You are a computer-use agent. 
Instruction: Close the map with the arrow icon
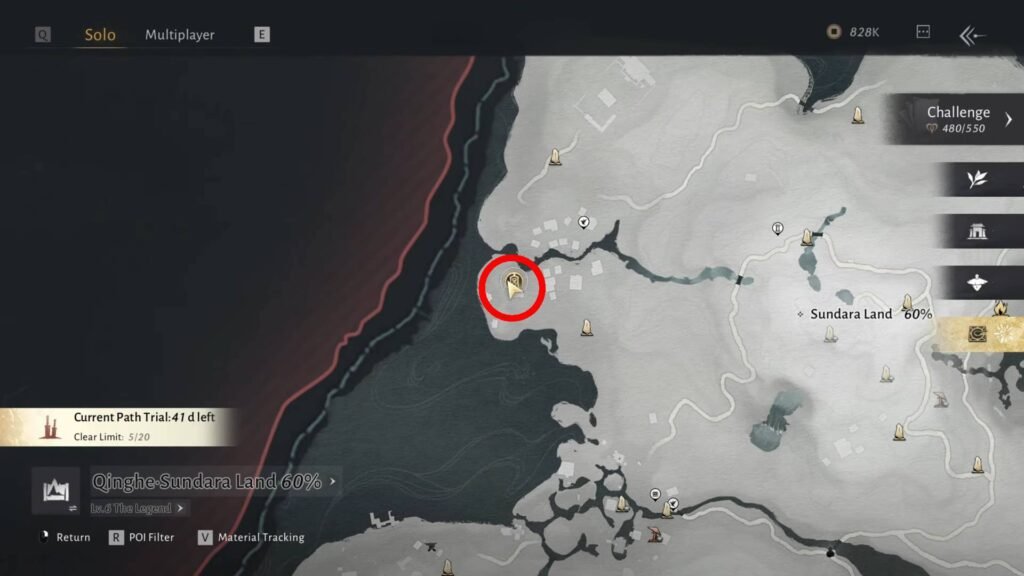(x=972, y=36)
